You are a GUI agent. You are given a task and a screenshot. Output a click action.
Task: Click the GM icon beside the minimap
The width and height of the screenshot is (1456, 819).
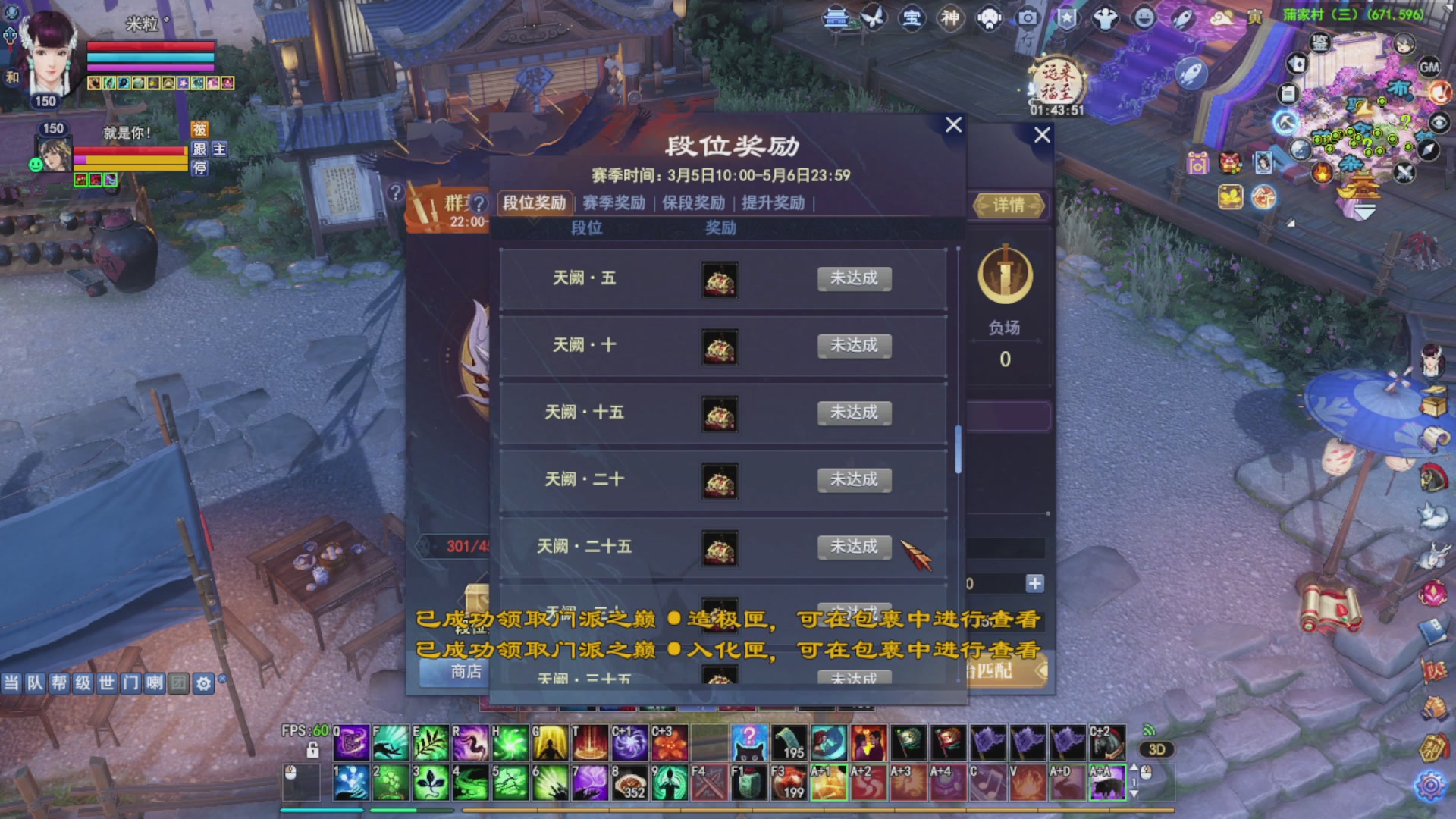(1429, 68)
